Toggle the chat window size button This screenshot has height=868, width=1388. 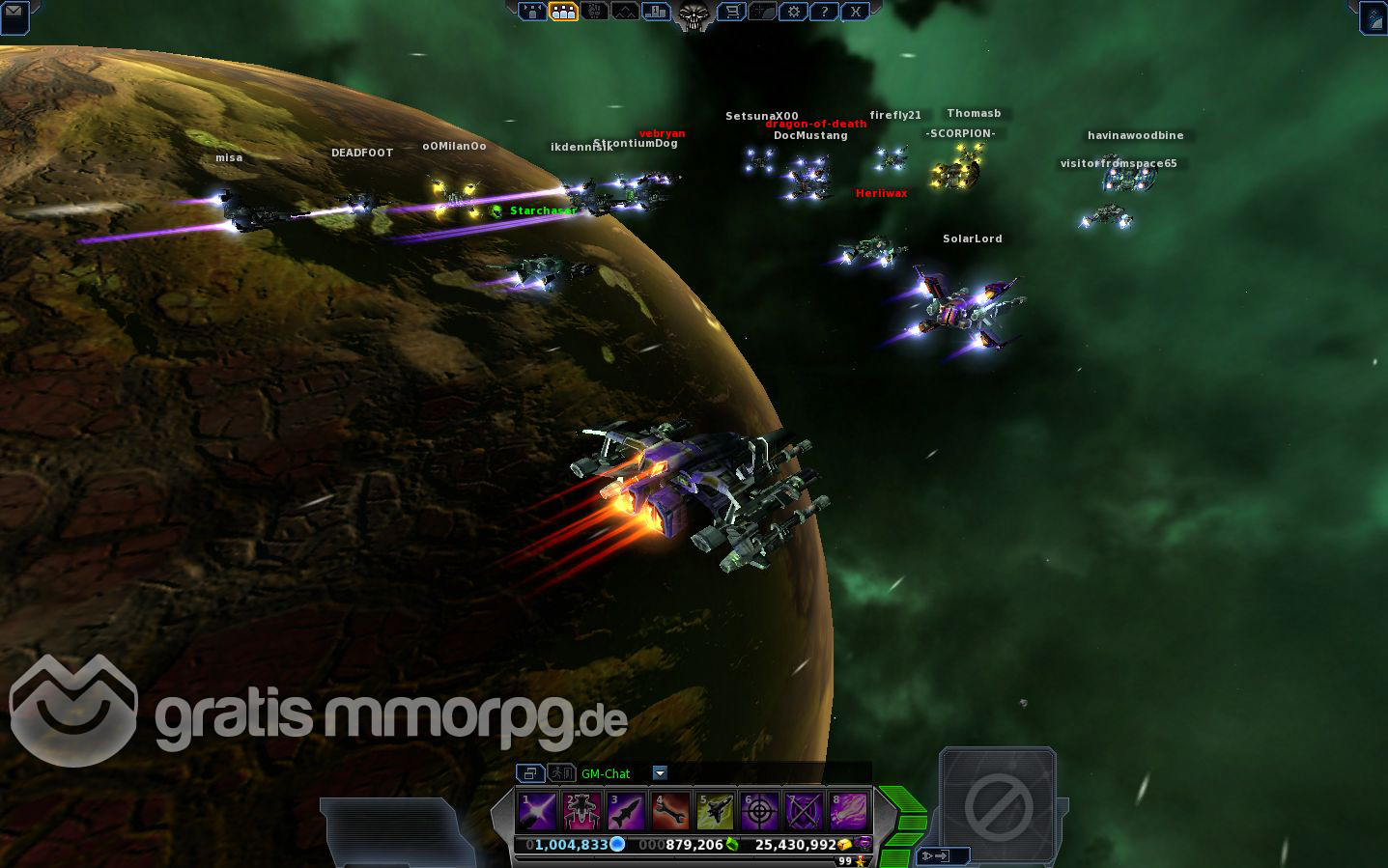coord(529,772)
